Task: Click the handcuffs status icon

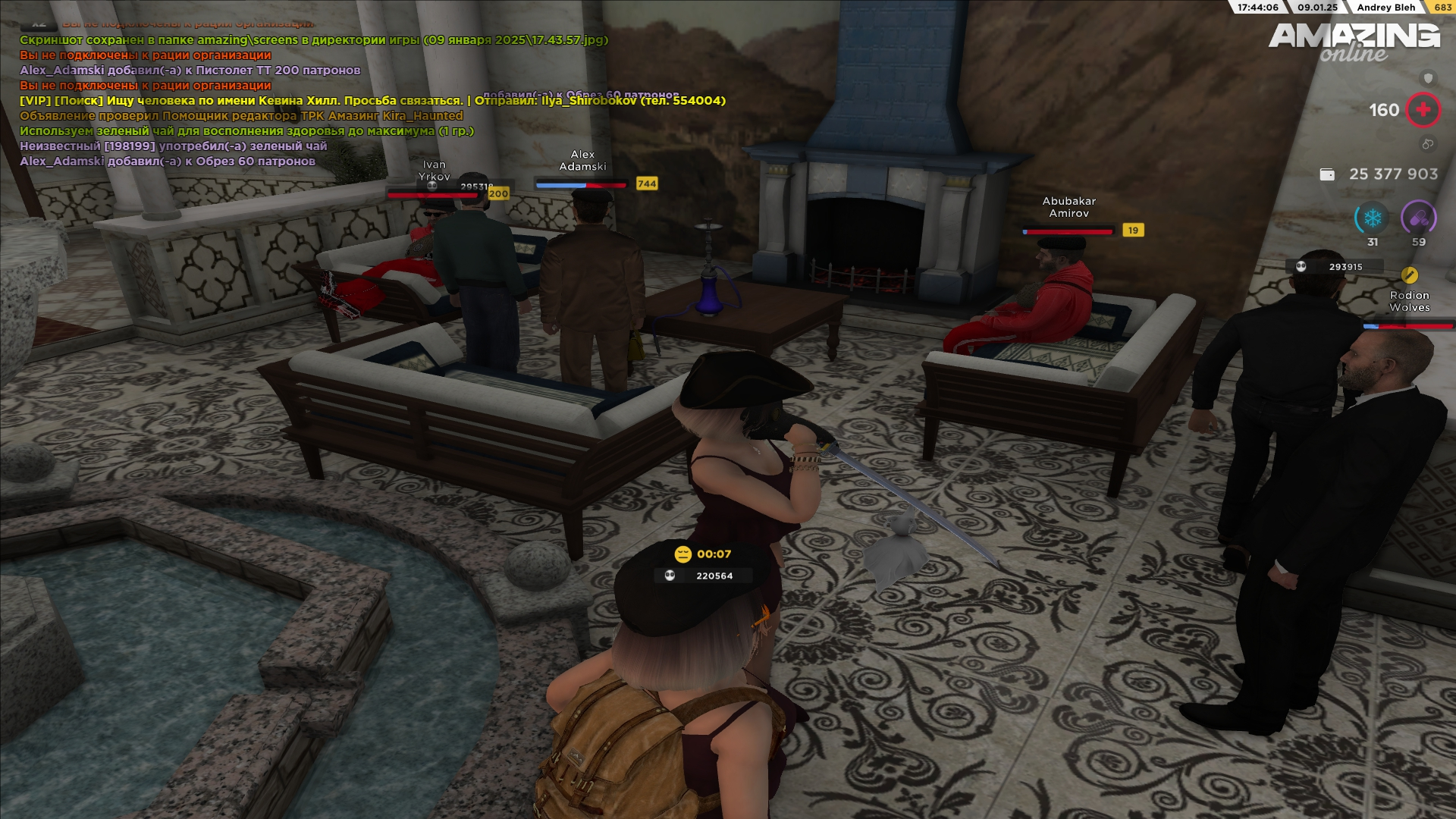Action: click(x=1427, y=144)
